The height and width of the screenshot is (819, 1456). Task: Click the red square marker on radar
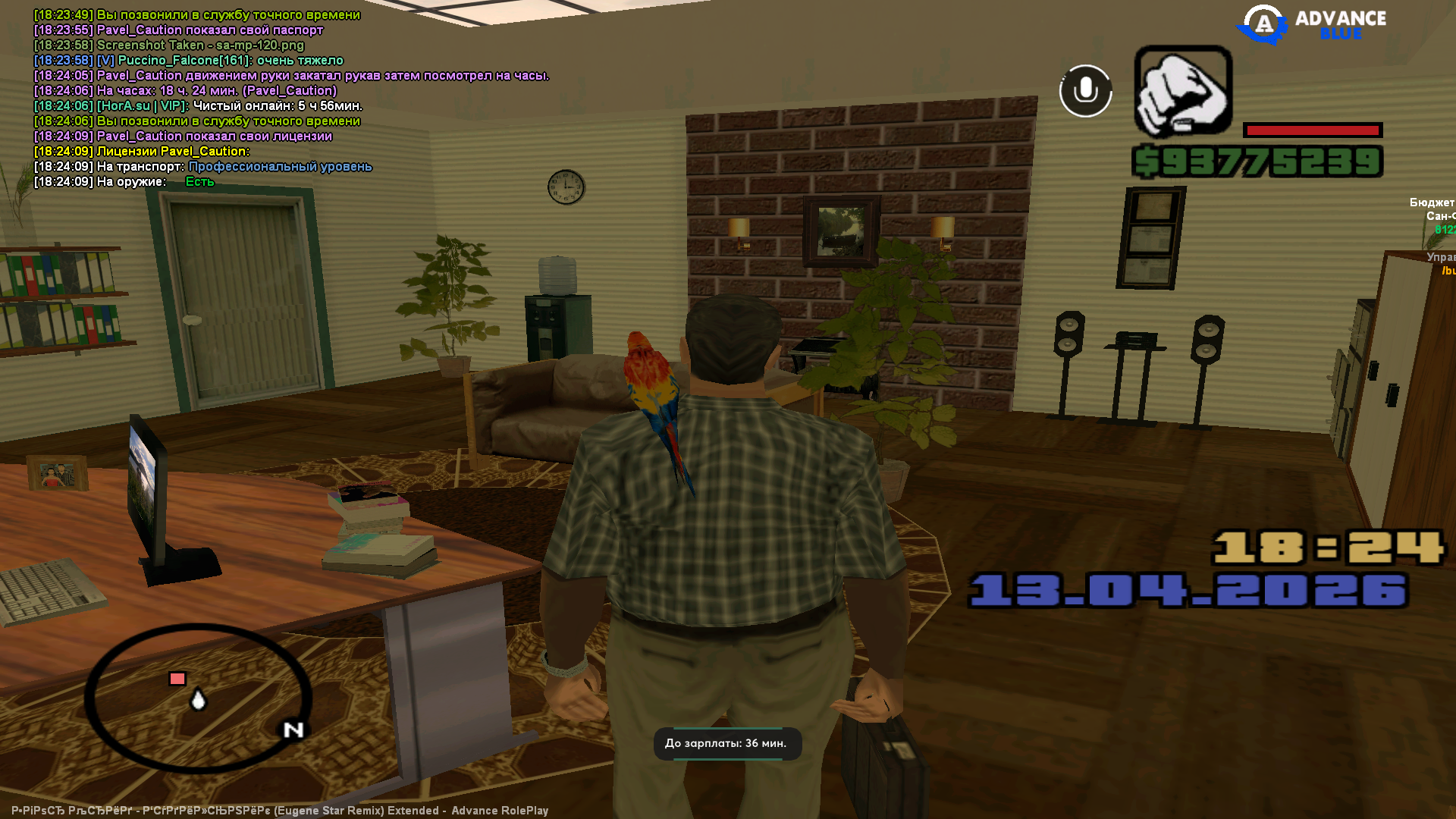(x=177, y=679)
